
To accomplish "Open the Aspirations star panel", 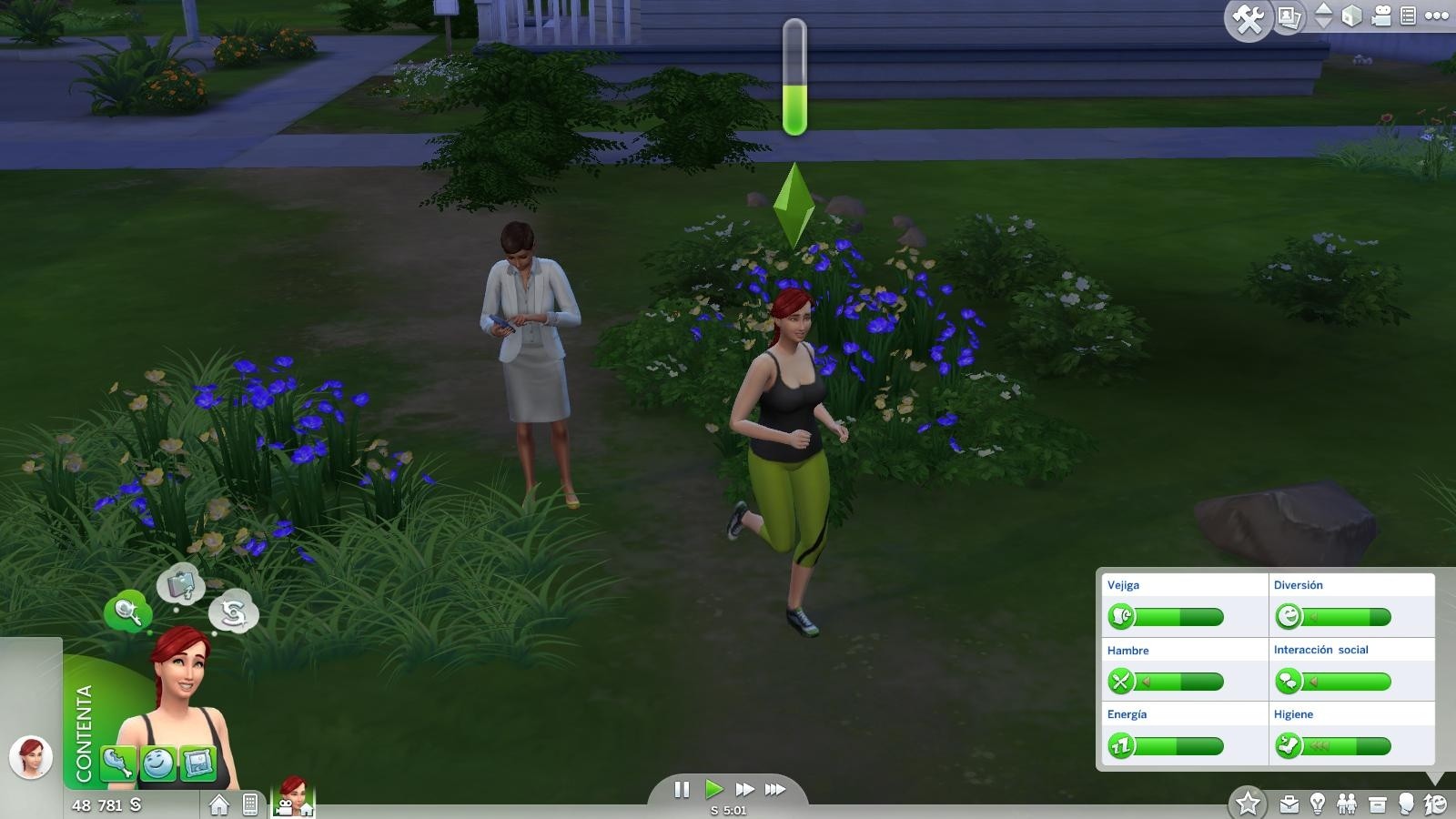I will tap(1249, 801).
